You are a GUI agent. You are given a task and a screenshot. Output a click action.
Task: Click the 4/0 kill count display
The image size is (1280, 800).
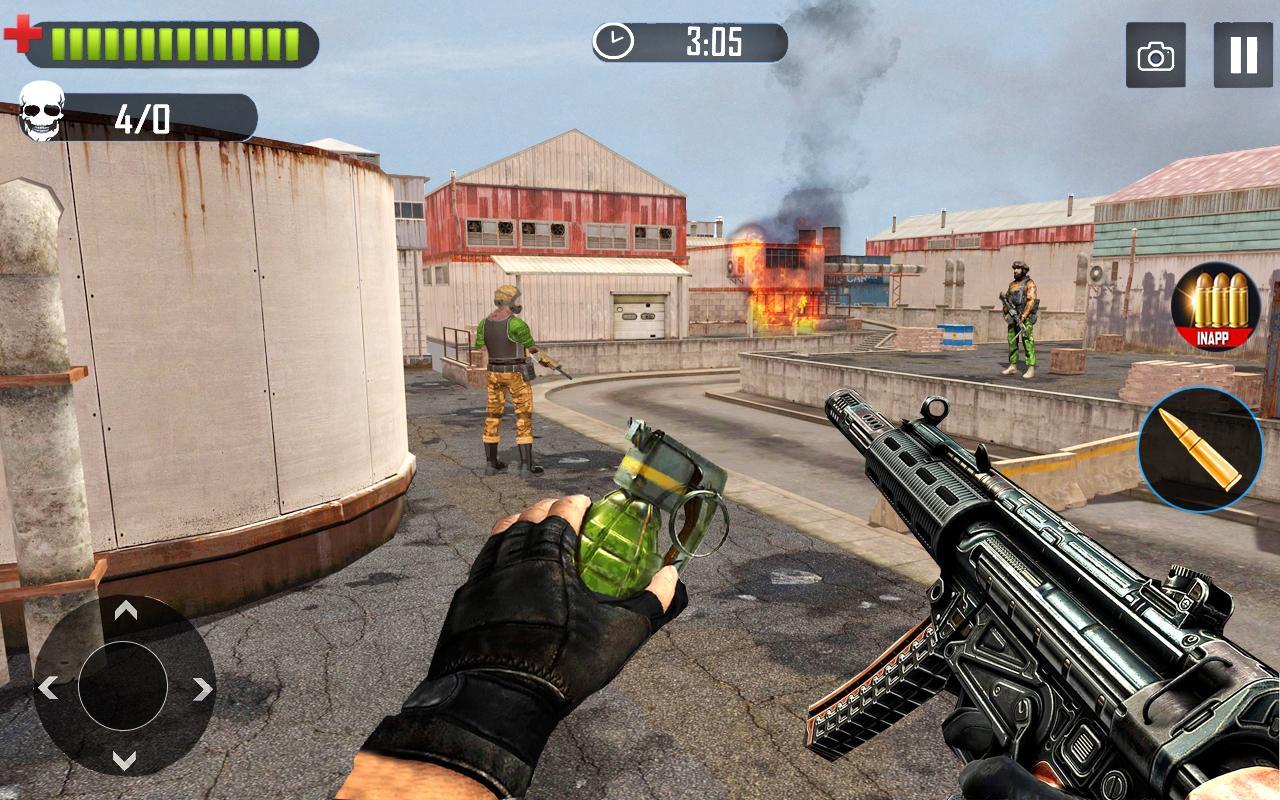[x=145, y=118]
